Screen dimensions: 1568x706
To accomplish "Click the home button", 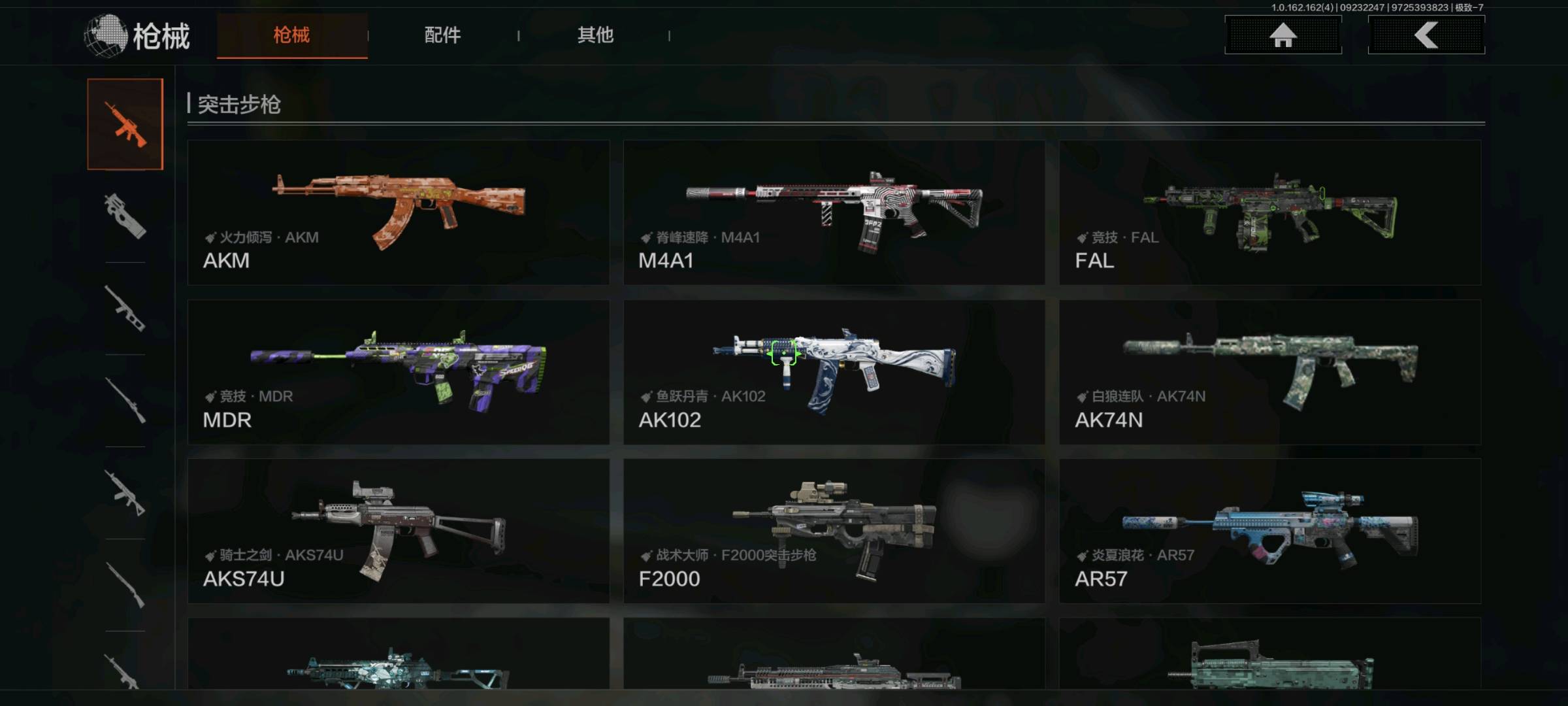I will (1282, 35).
